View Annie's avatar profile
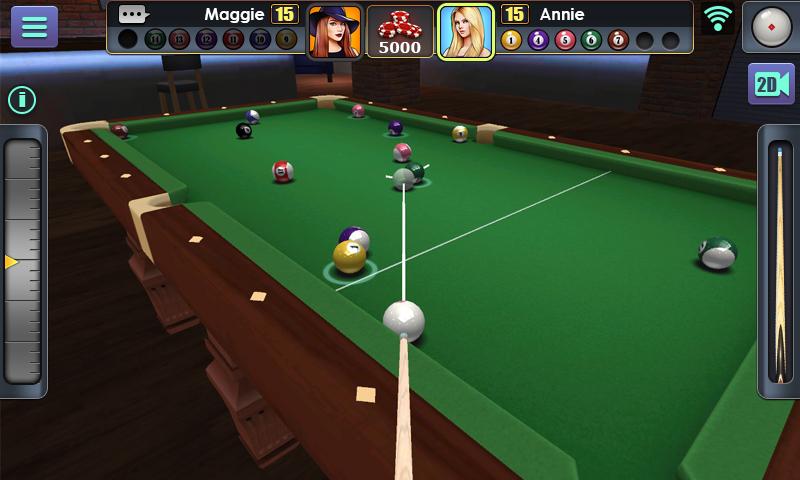Viewport: 800px width, 480px height. pos(466,31)
